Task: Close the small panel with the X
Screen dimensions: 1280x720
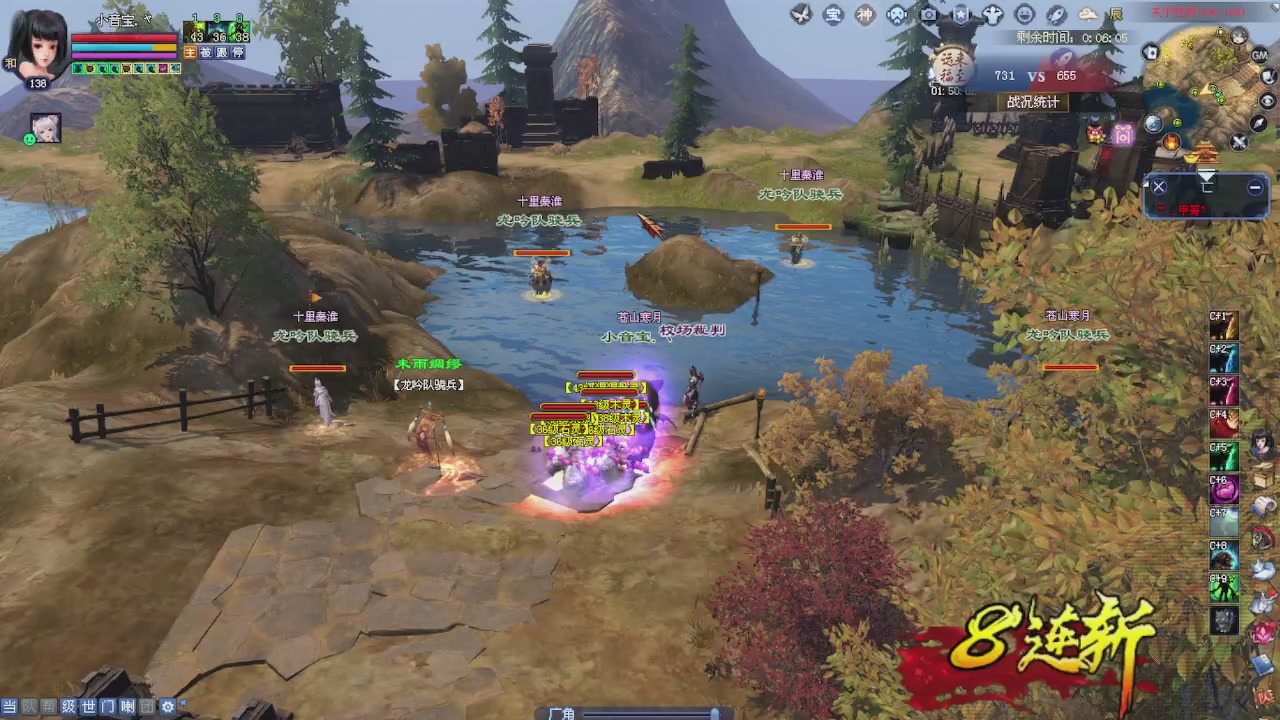Action: (1159, 187)
